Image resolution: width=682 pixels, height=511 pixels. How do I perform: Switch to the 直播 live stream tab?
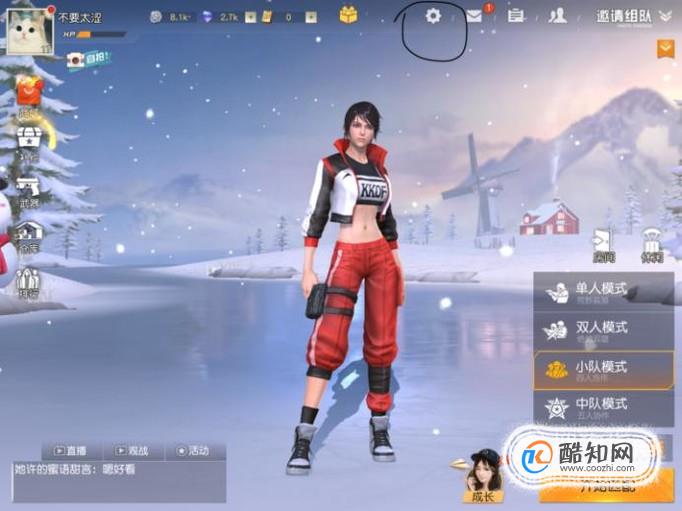tap(70, 451)
